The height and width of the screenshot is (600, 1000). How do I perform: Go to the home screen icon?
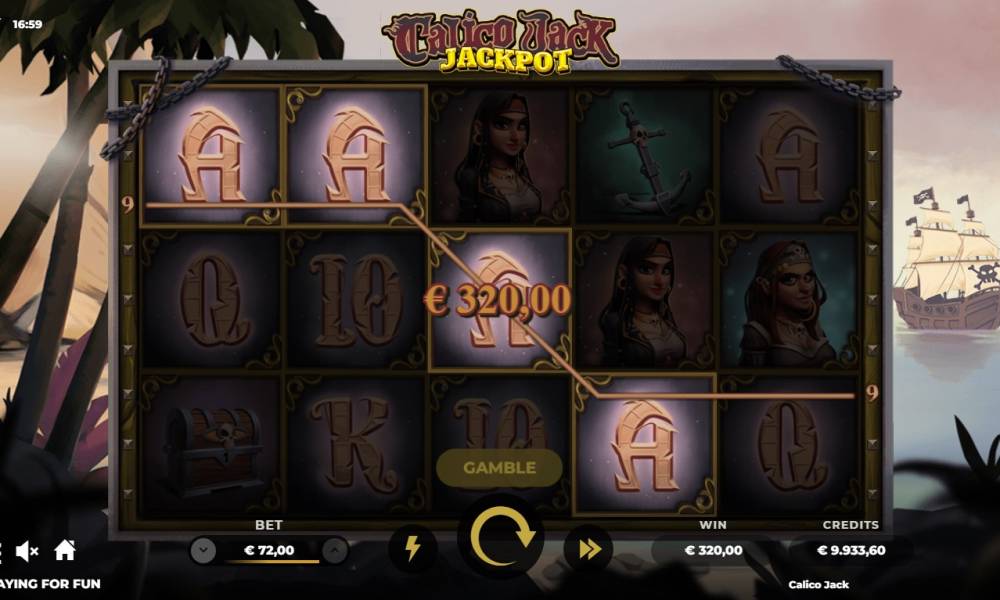click(65, 549)
